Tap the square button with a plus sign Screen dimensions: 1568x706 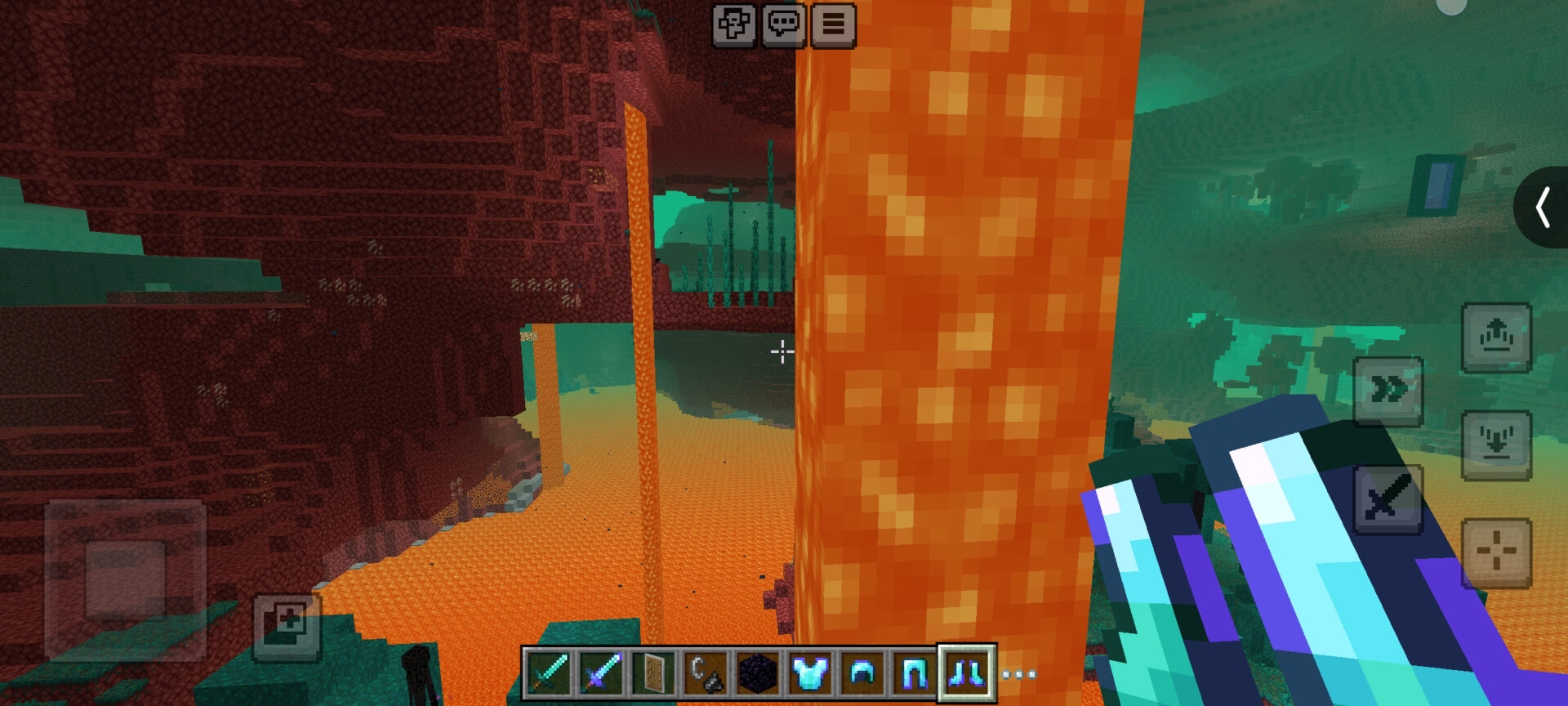tap(287, 627)
